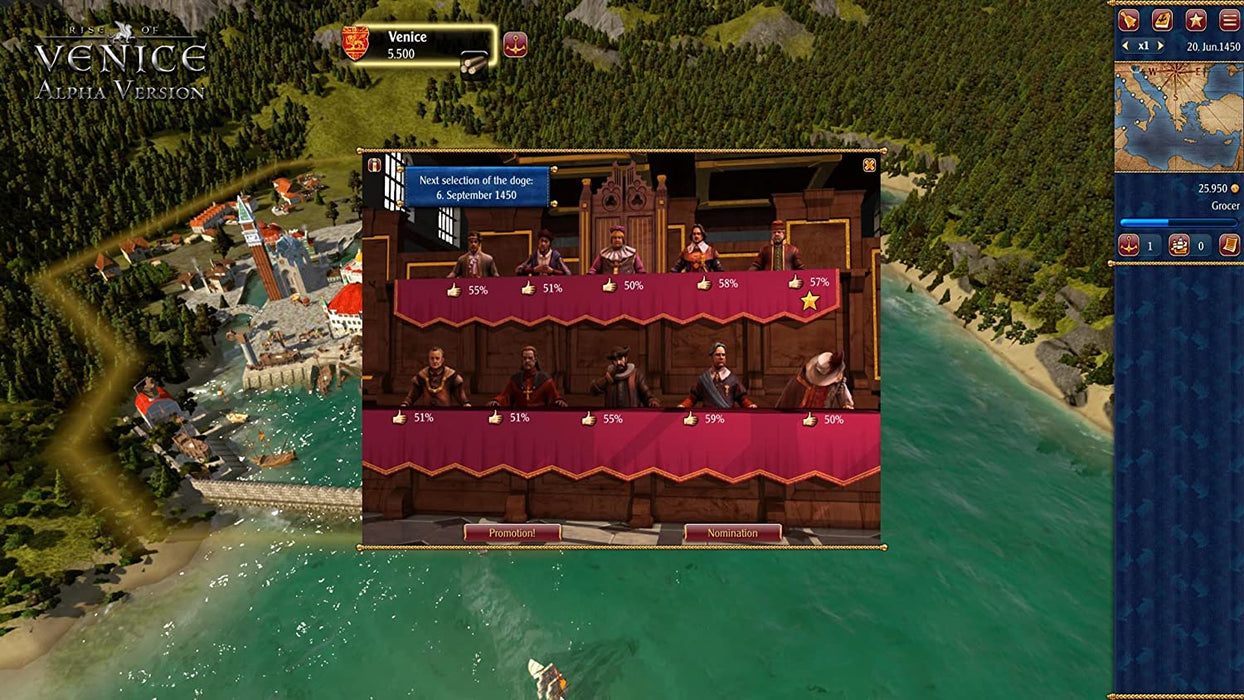Open the ship fleet icon button
Viewport: 1244px width, 700px height.
click(x=1179, y=245)
